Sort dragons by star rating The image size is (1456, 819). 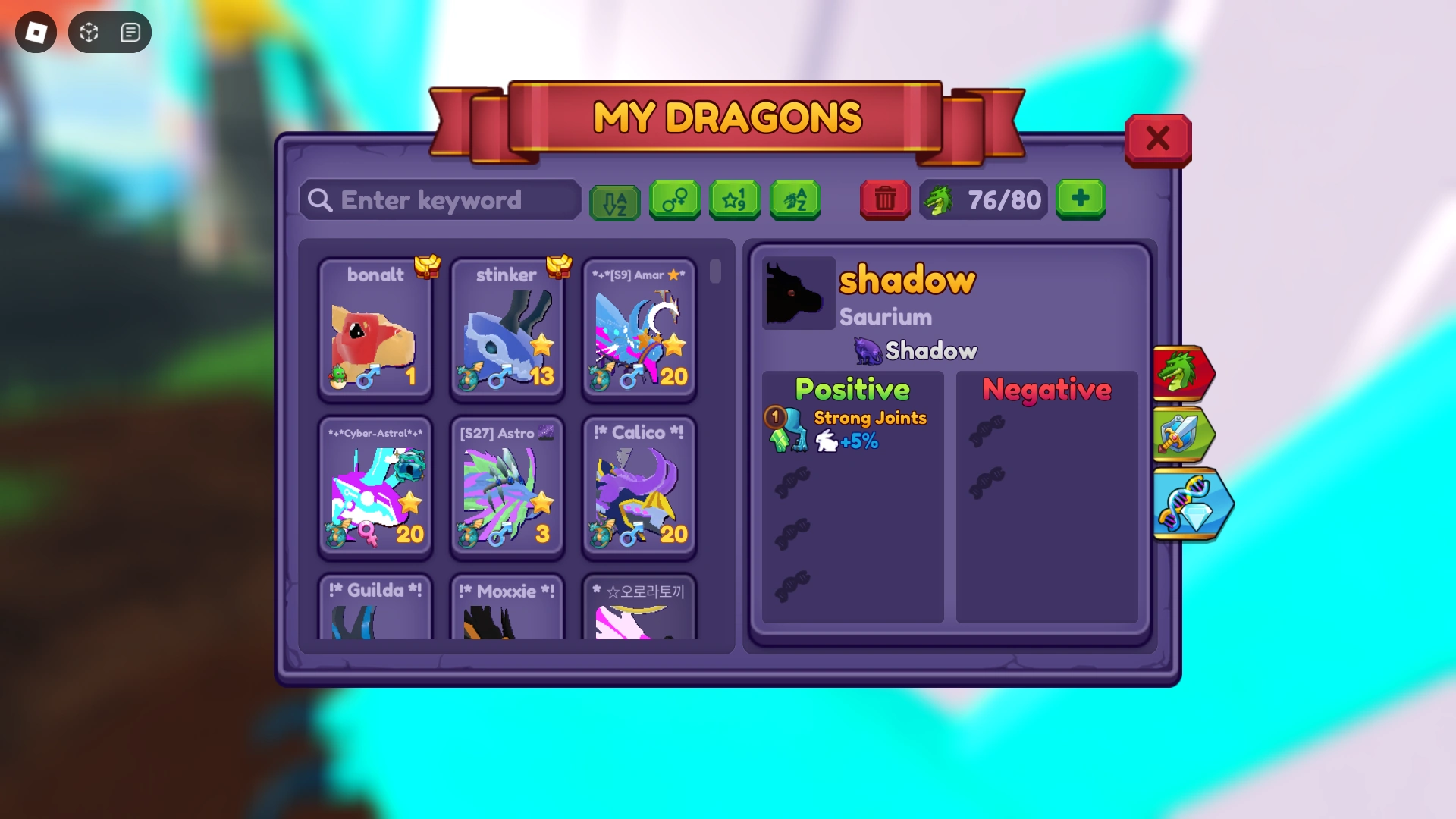tap(734, 200)
